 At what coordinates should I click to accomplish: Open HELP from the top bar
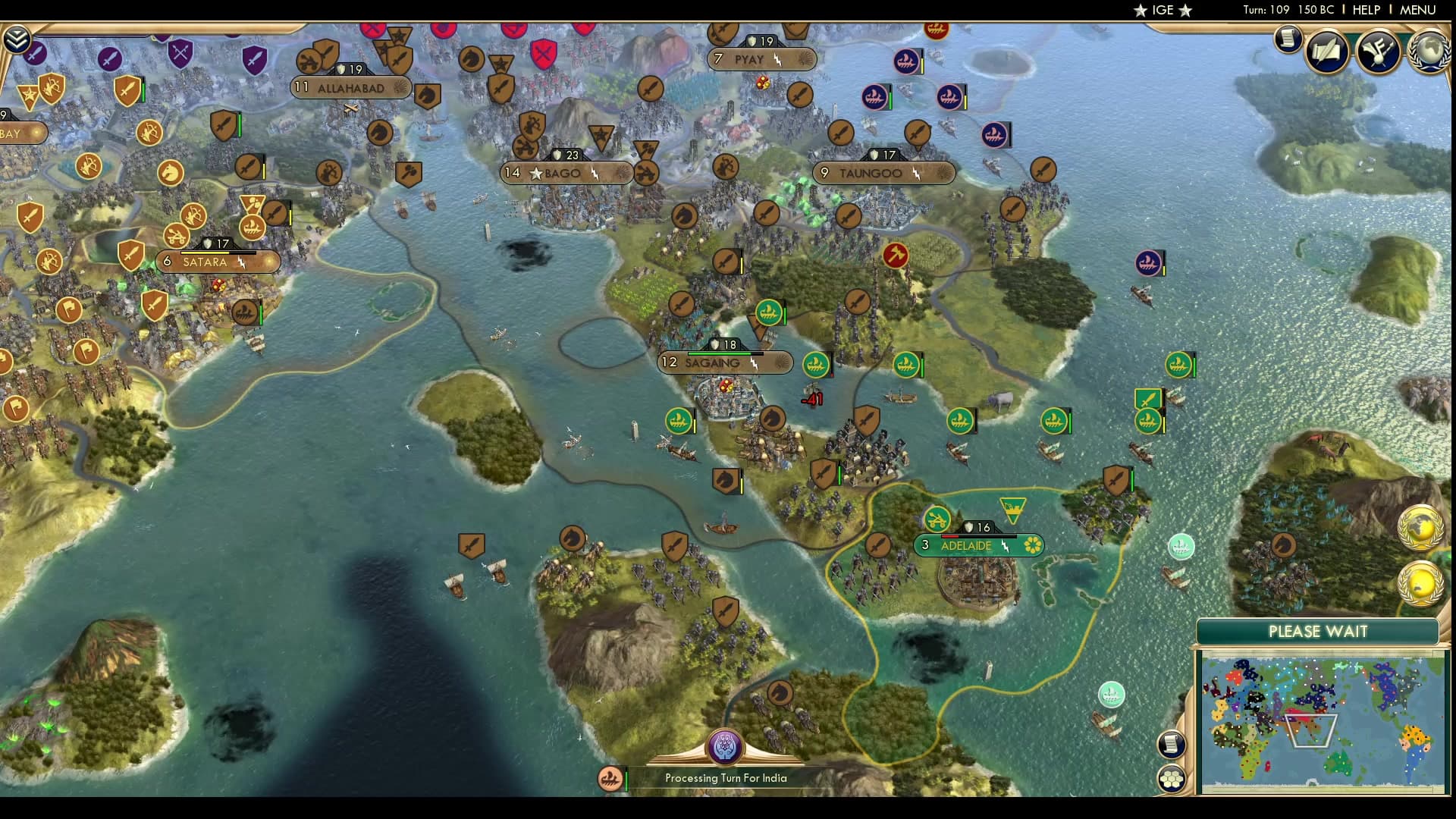pyautogui.click(x=1365, y=11)
